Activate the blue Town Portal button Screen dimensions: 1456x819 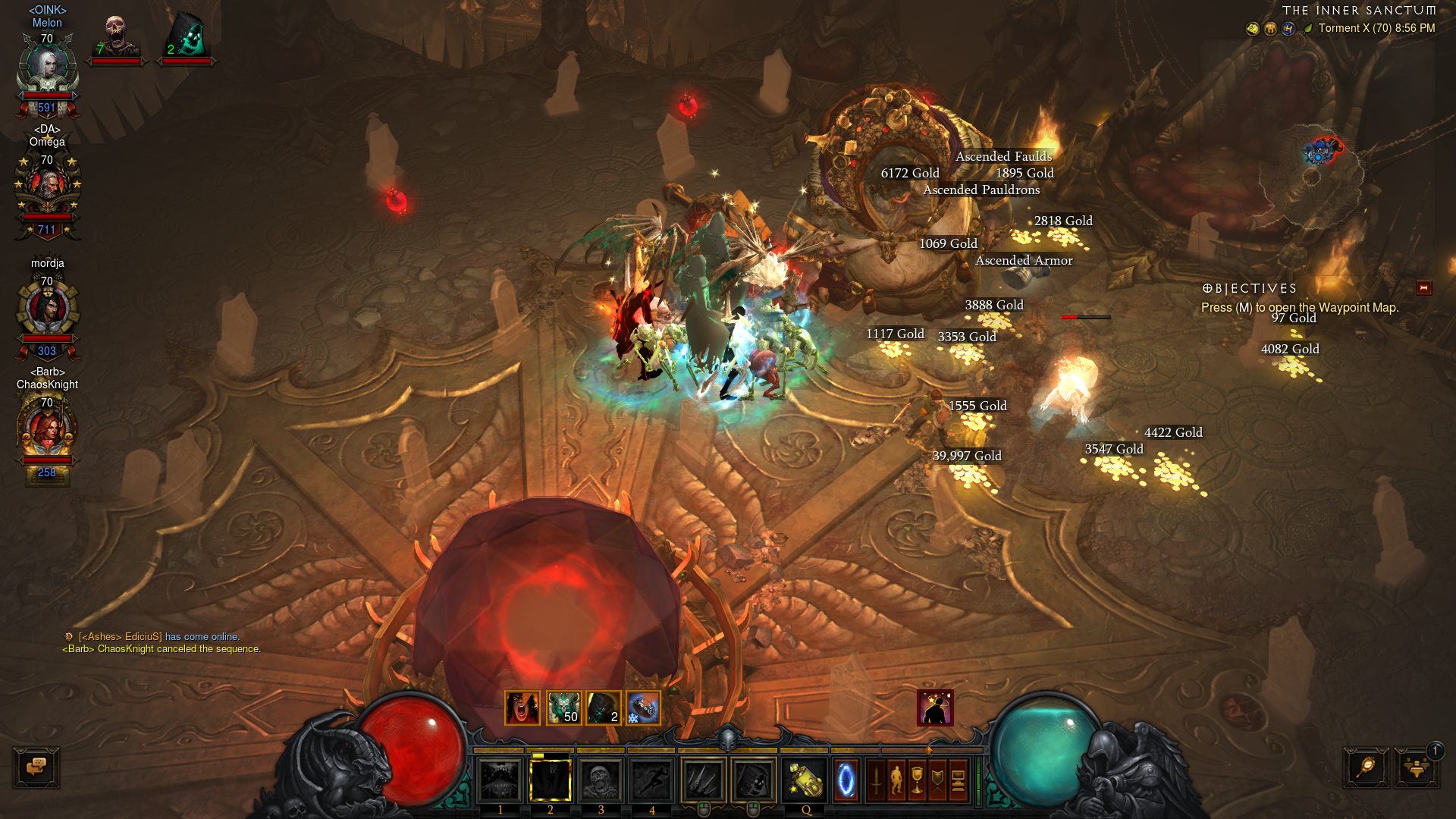pos(846,780)
